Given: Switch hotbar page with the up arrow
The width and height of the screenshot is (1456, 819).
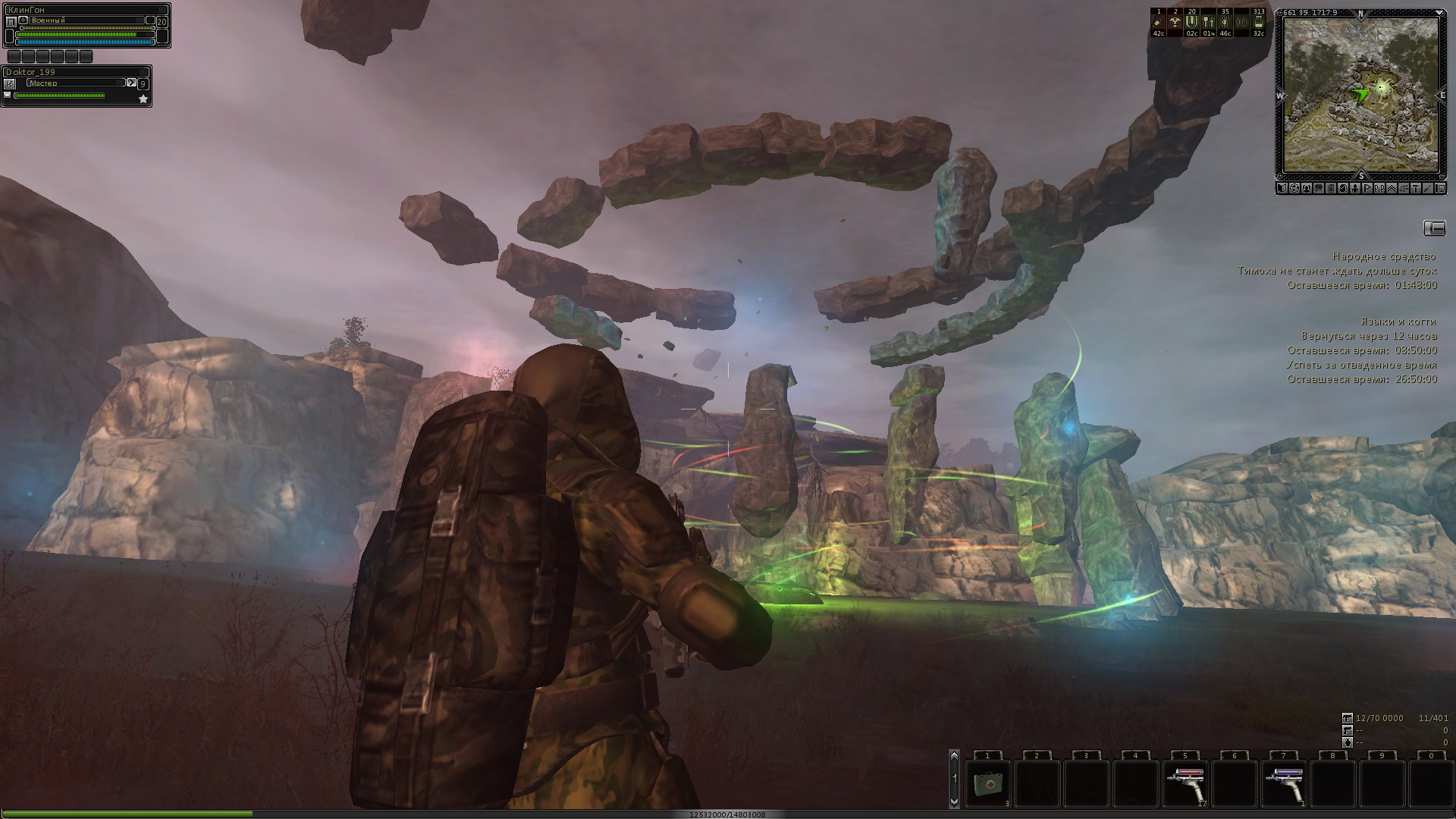Looking at the screenshot, I should click(954, 755).
